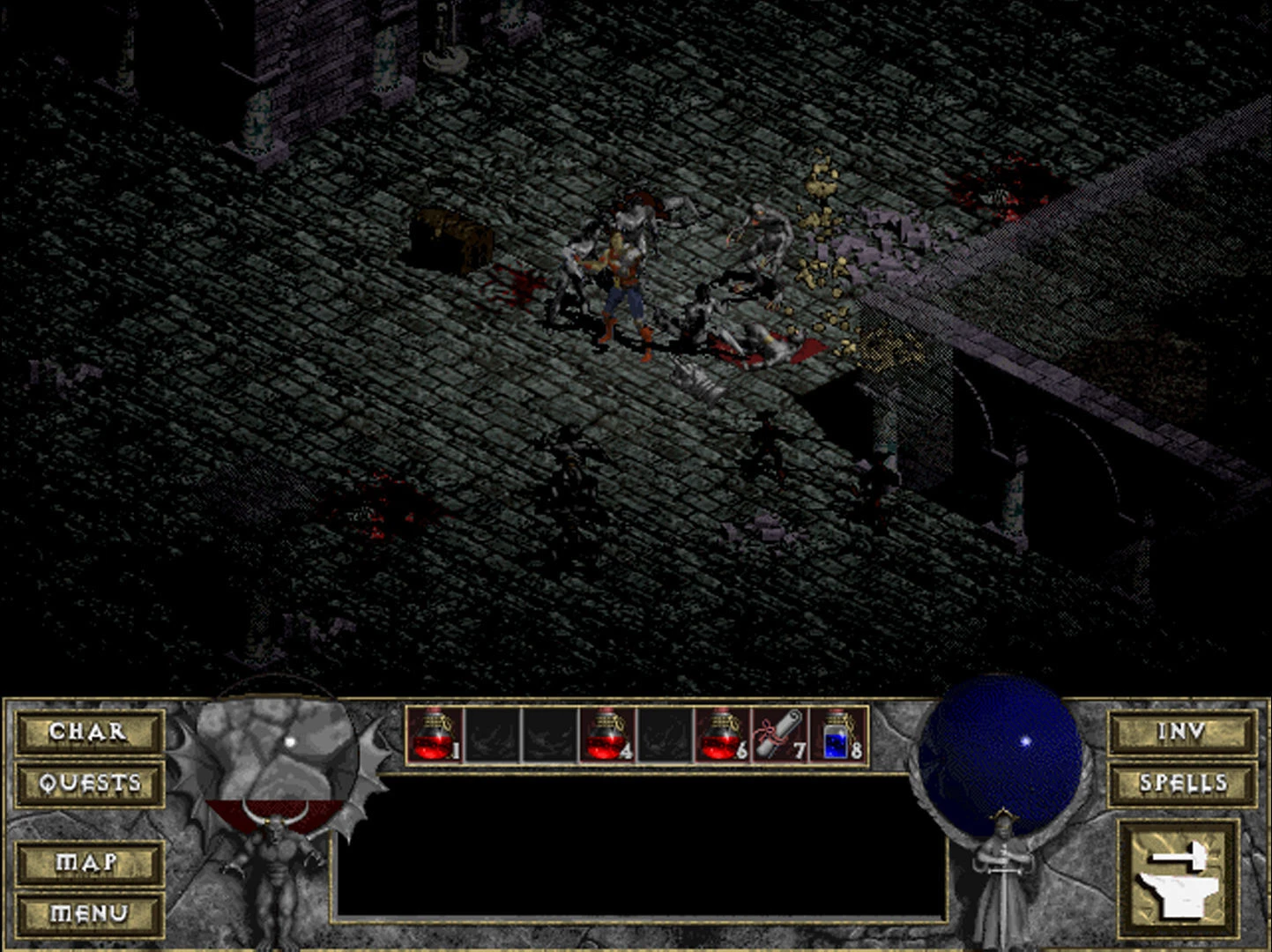Open the CHAR character sheet
1272x952 pixels.
pyautogui.click(x=89, y=732)
